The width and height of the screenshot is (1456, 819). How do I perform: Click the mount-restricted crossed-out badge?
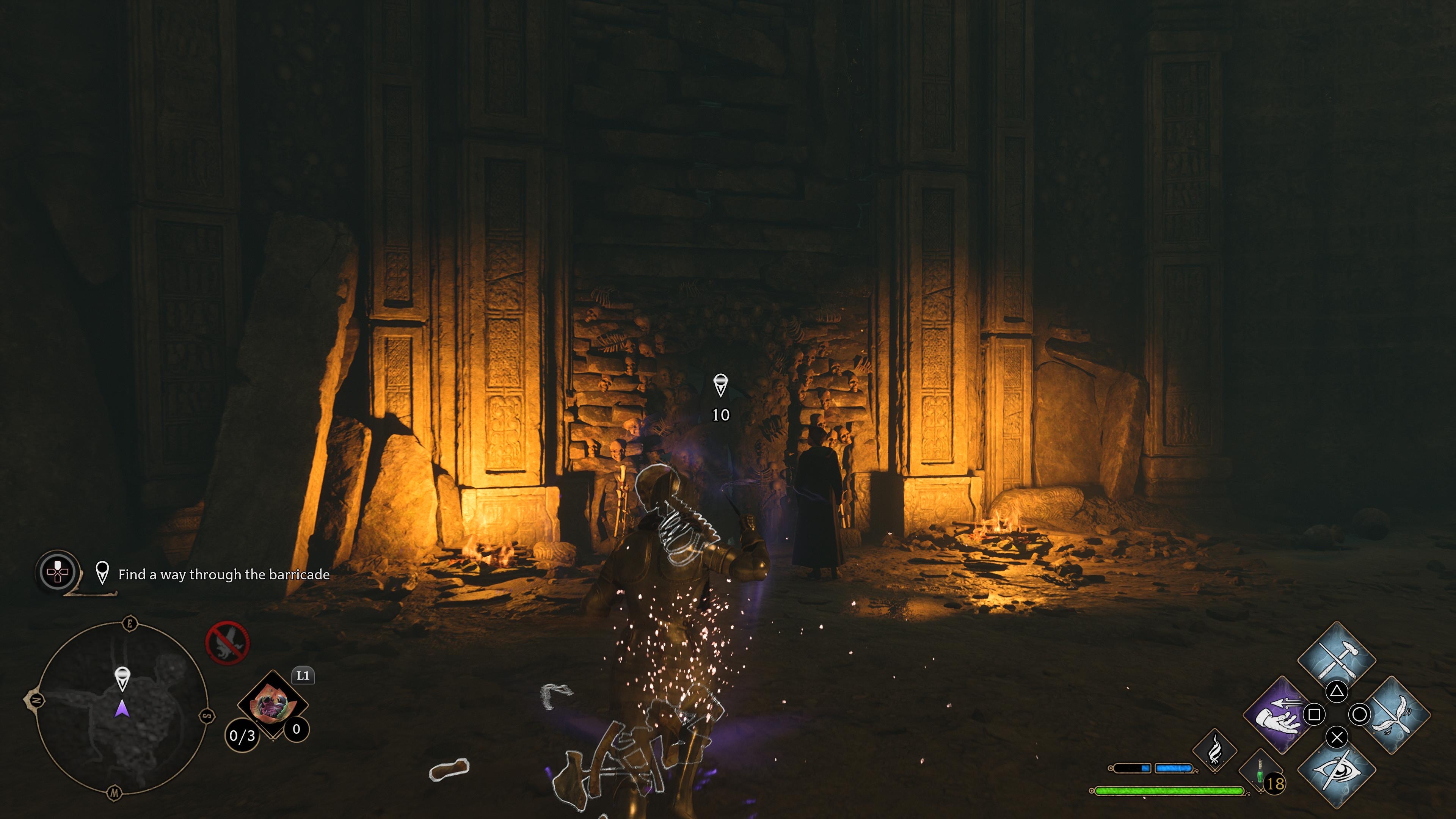click(228, 644)
